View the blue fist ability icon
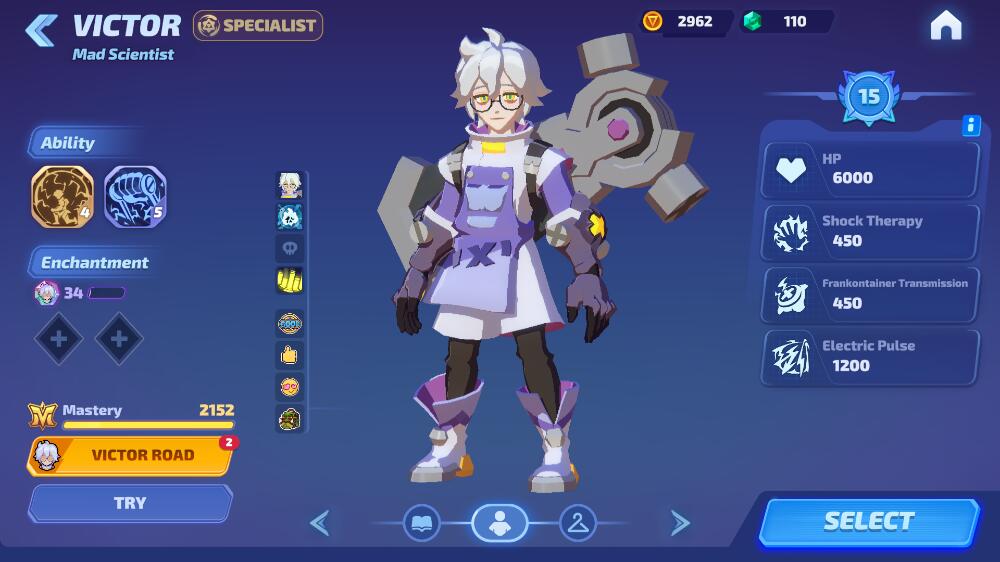The image size is (1000, 562). point(135,197)
